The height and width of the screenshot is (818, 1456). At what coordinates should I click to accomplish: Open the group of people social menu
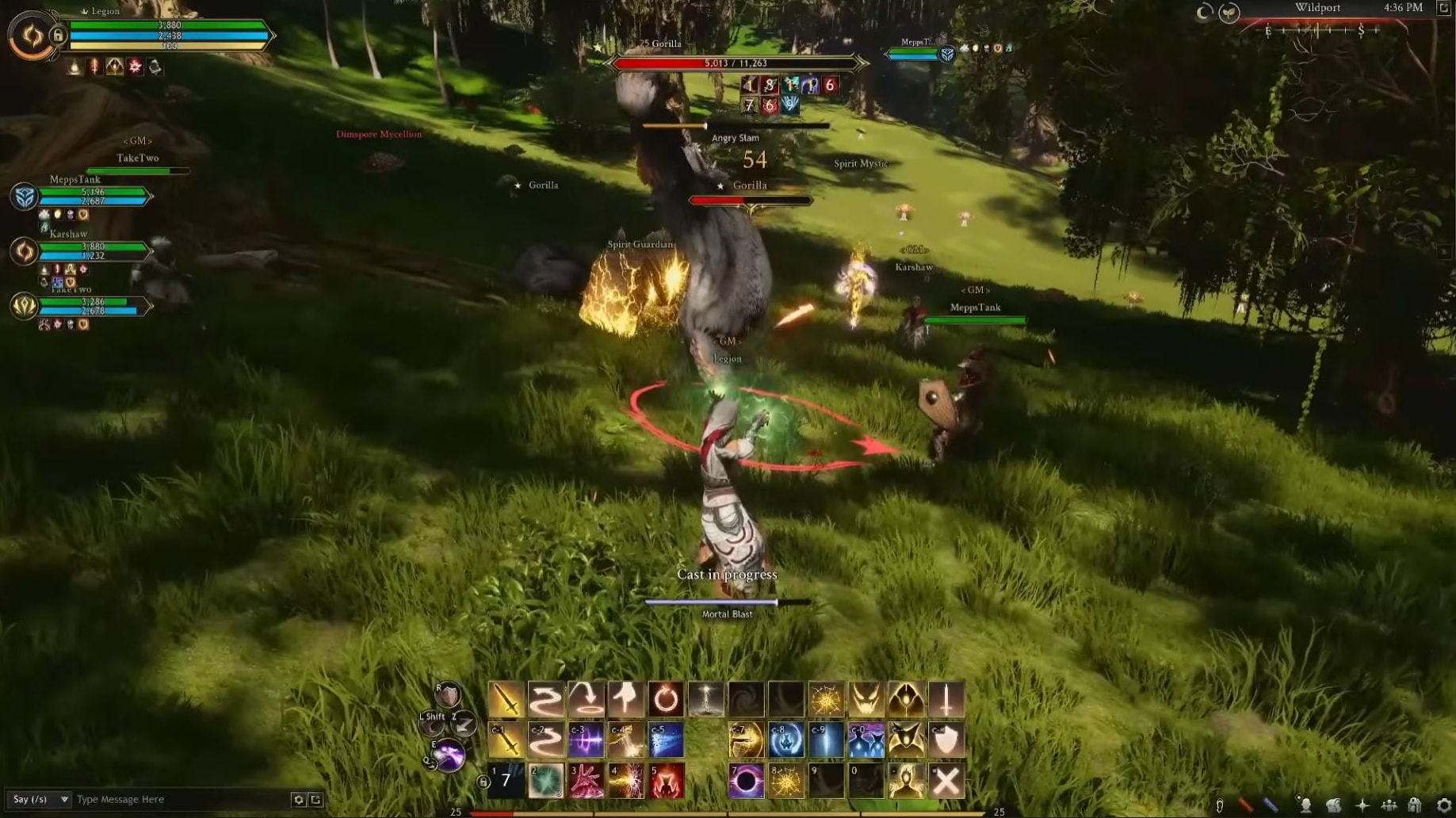(1389, 806)
